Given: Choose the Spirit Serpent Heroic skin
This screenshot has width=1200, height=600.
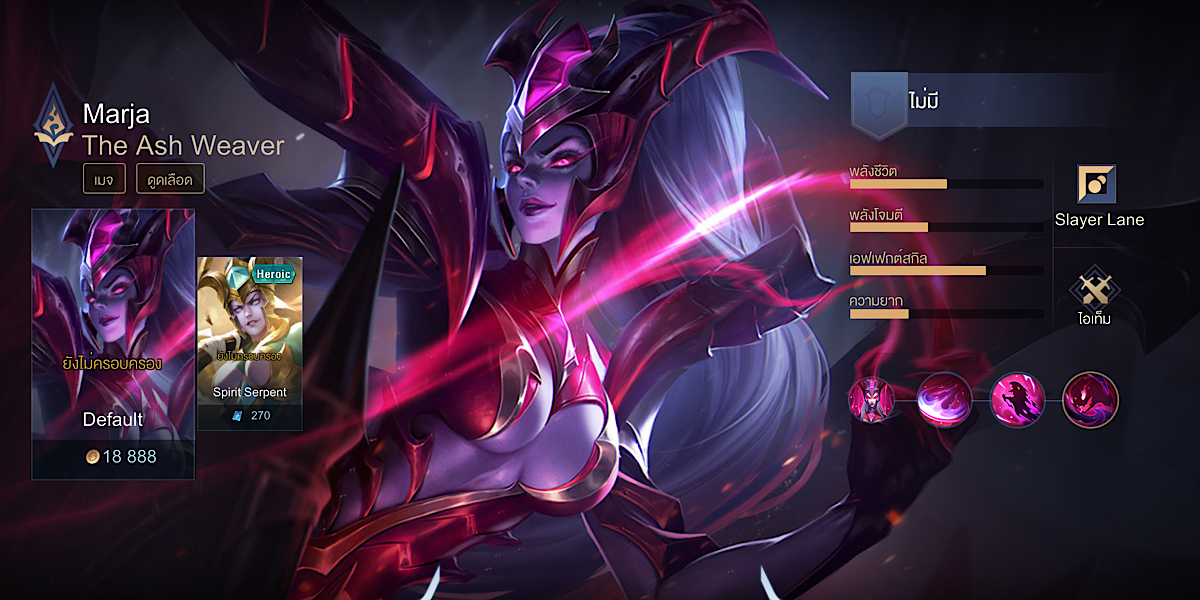Looking at the screenshot, I should coord(250,343).
